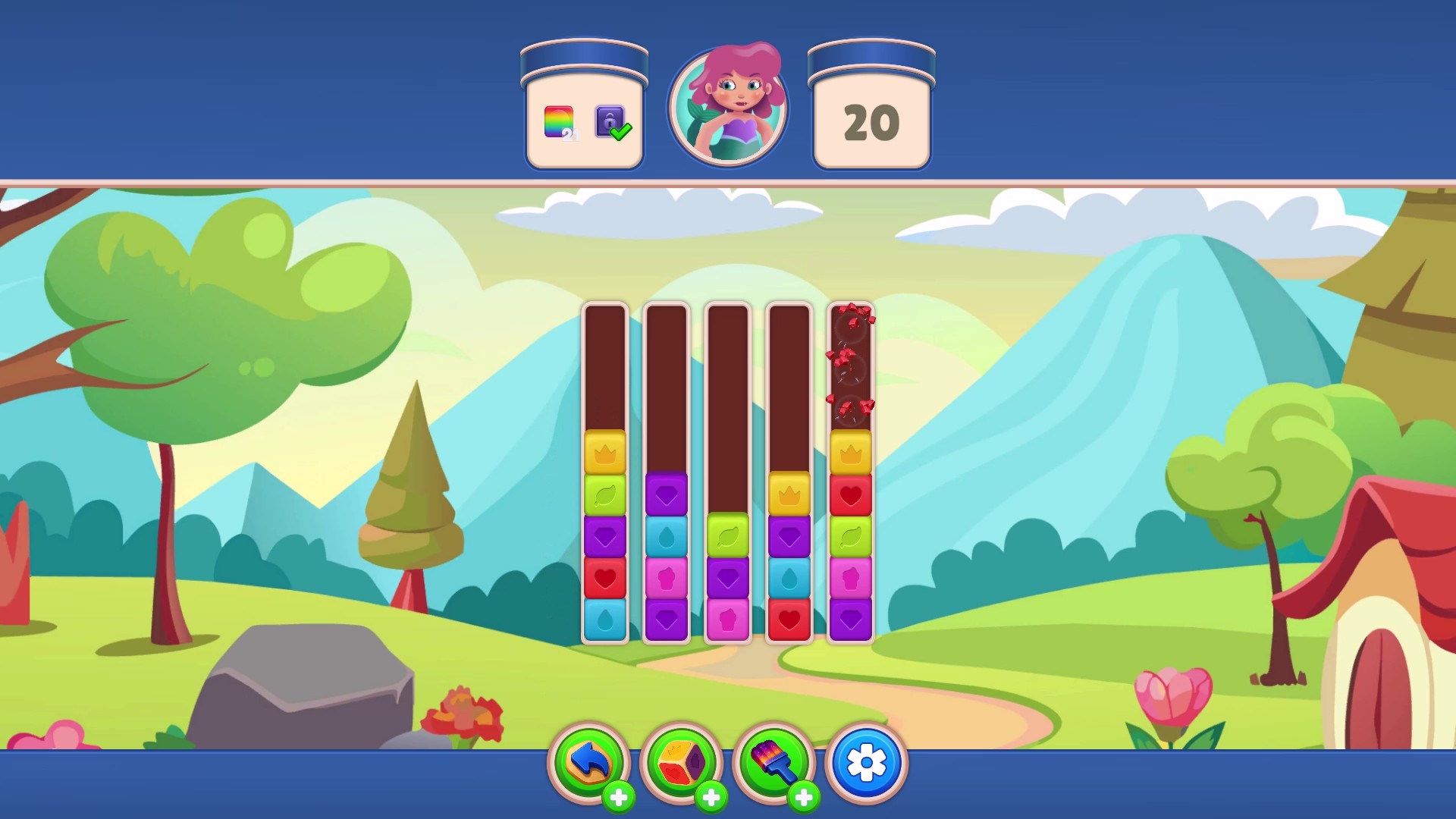This screenshot has width=1456, height=819.
Task: Select the yellow crown tile in leftmost tube
Action: coord(604,452)
